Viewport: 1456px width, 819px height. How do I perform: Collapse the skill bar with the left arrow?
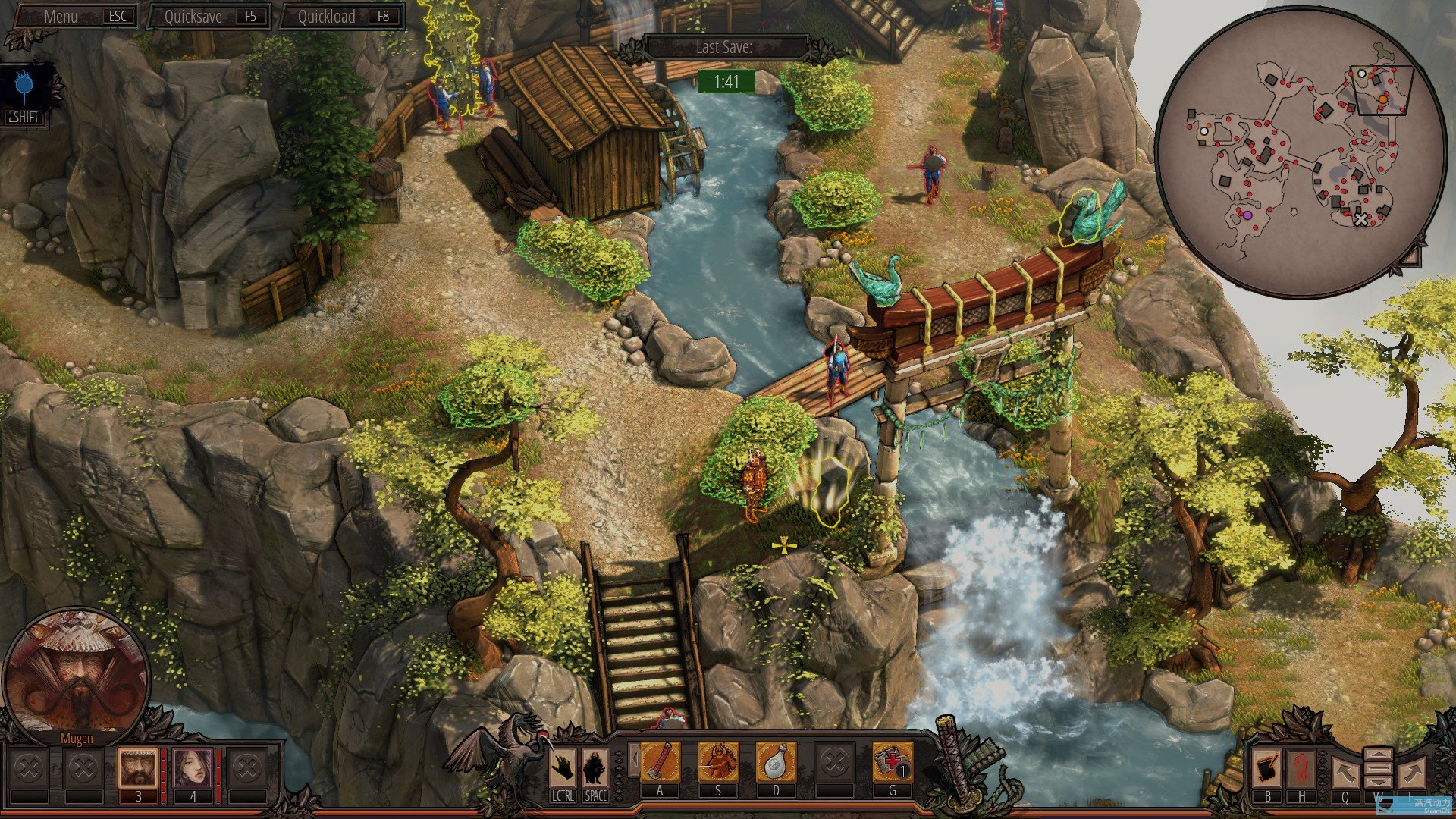[x=635, y=758]
